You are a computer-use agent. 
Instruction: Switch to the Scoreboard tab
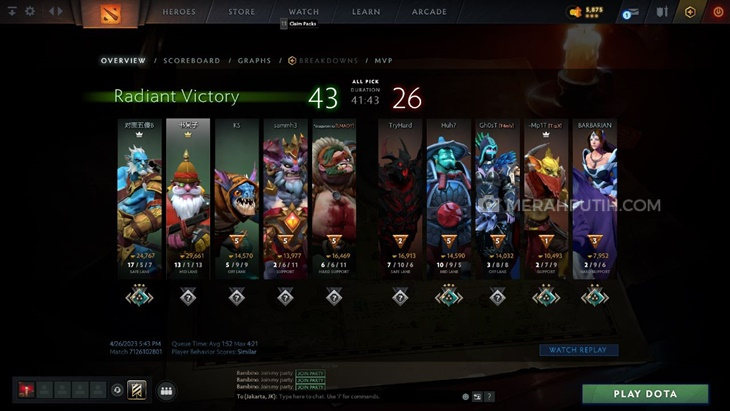pos(191,61)
